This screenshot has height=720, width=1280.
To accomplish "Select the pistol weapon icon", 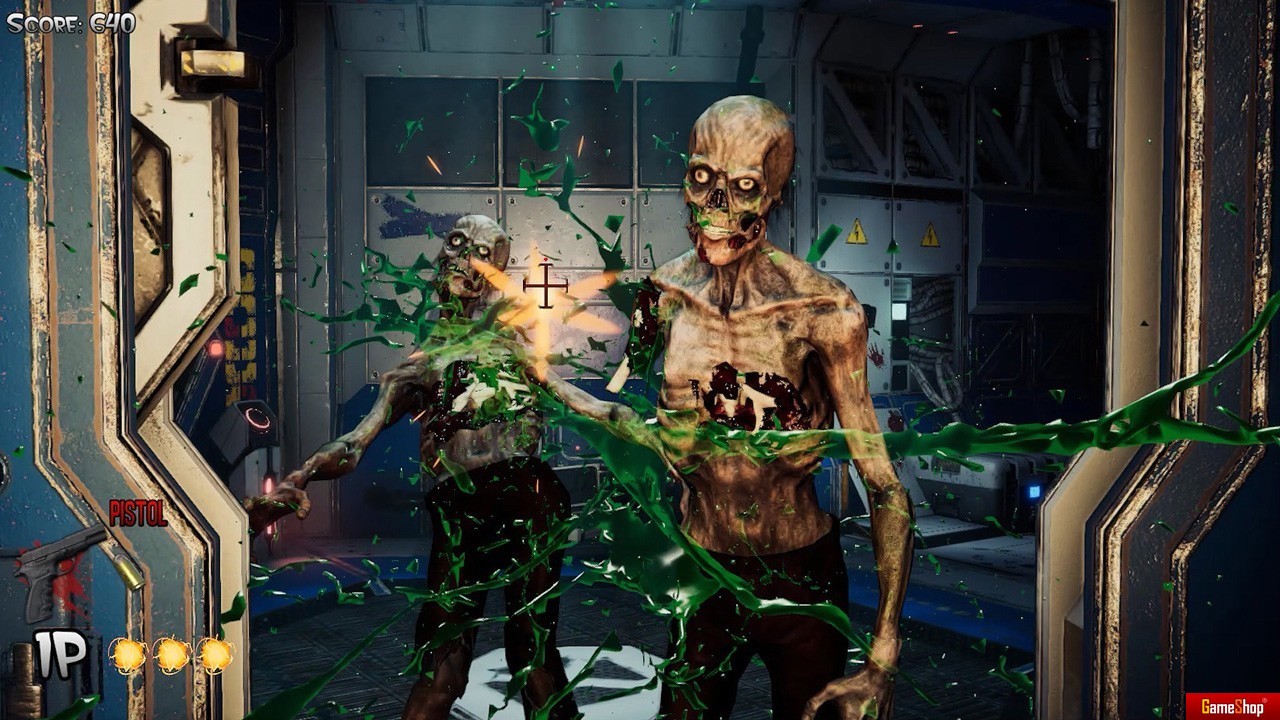I will 62,572.
